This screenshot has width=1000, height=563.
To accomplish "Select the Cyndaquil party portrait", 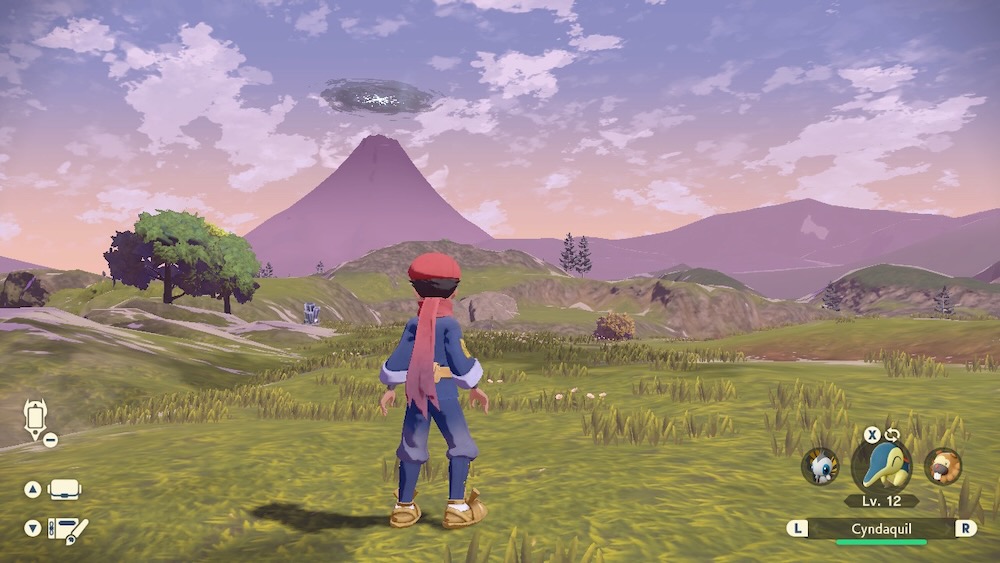I will click(x=881, y=465).
